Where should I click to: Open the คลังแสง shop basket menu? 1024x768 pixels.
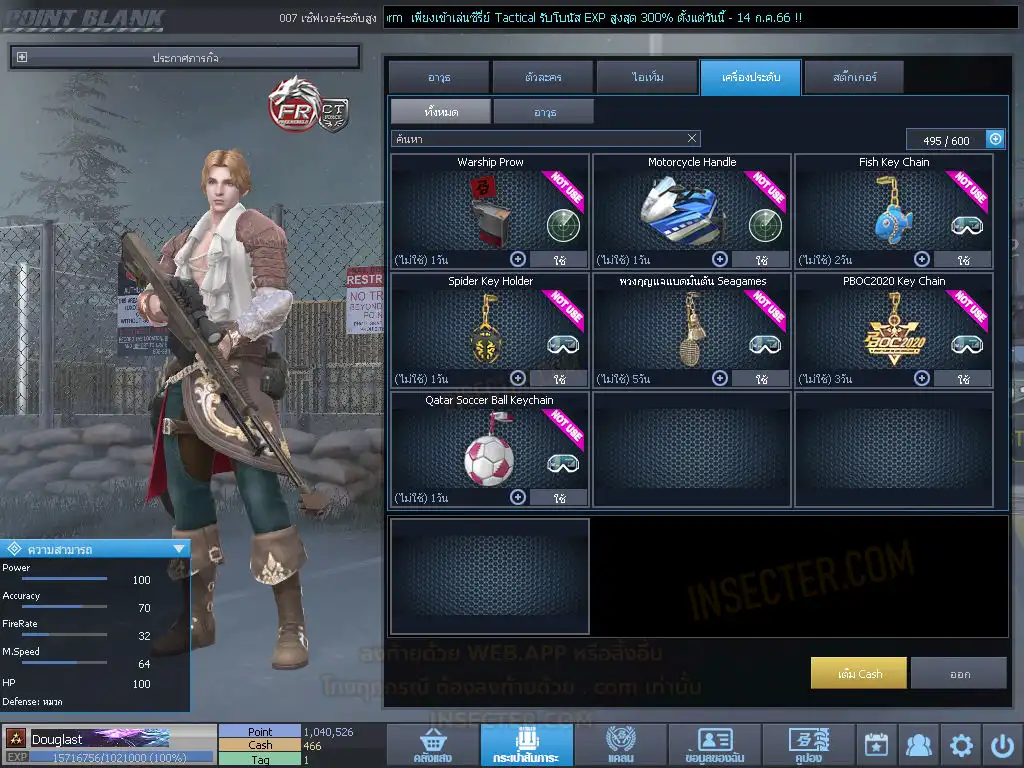click(x=431, y=745)
